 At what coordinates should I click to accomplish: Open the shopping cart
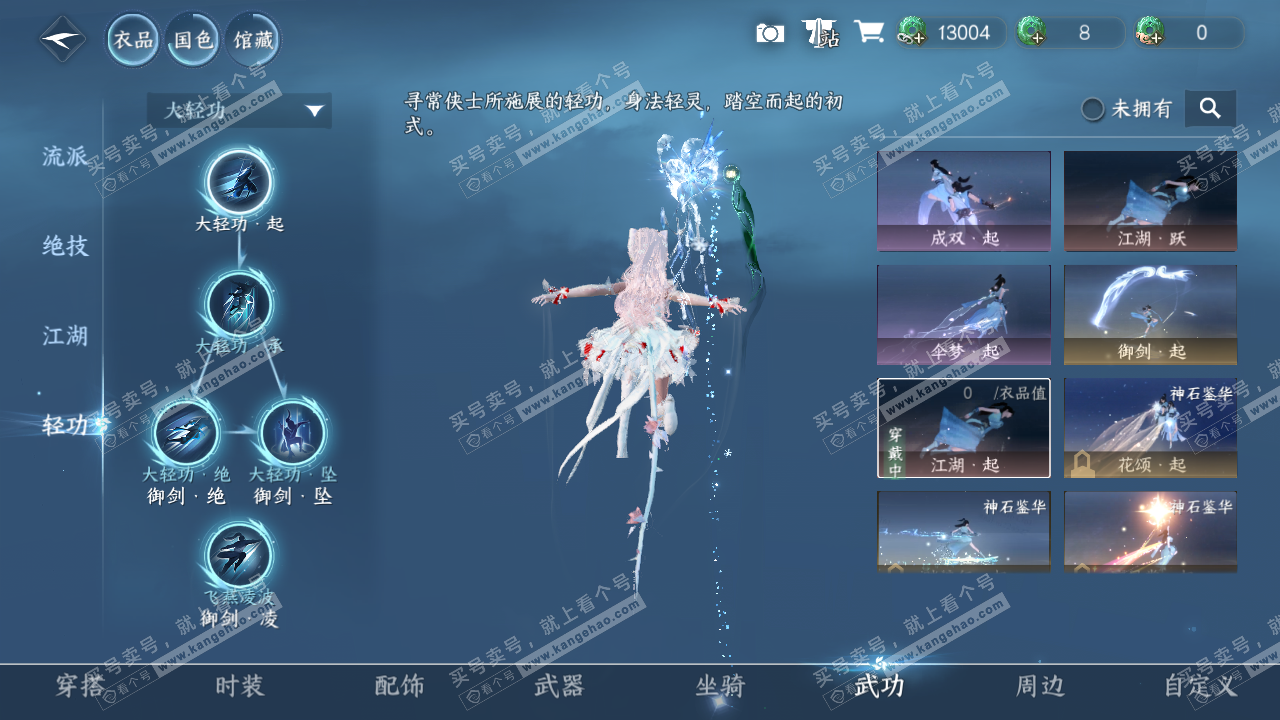[x=868, y=33]
